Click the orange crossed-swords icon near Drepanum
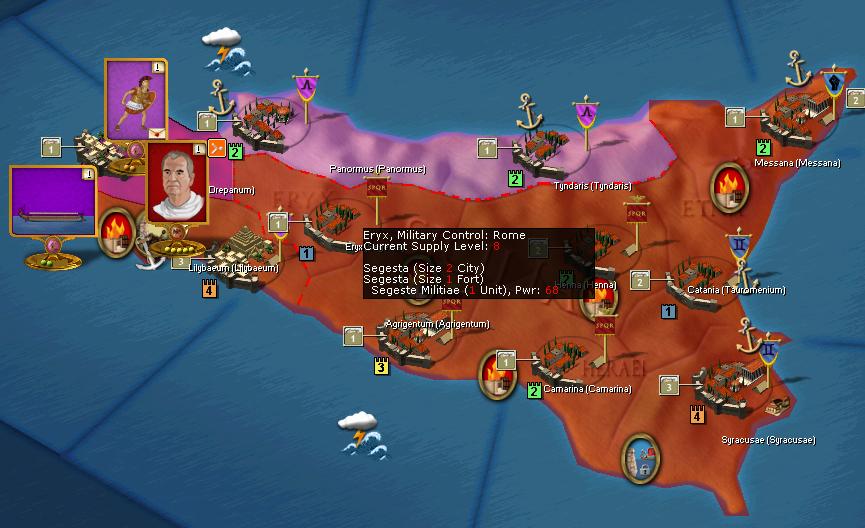This screenshot has height=528, width=865. tap(215, 150)
